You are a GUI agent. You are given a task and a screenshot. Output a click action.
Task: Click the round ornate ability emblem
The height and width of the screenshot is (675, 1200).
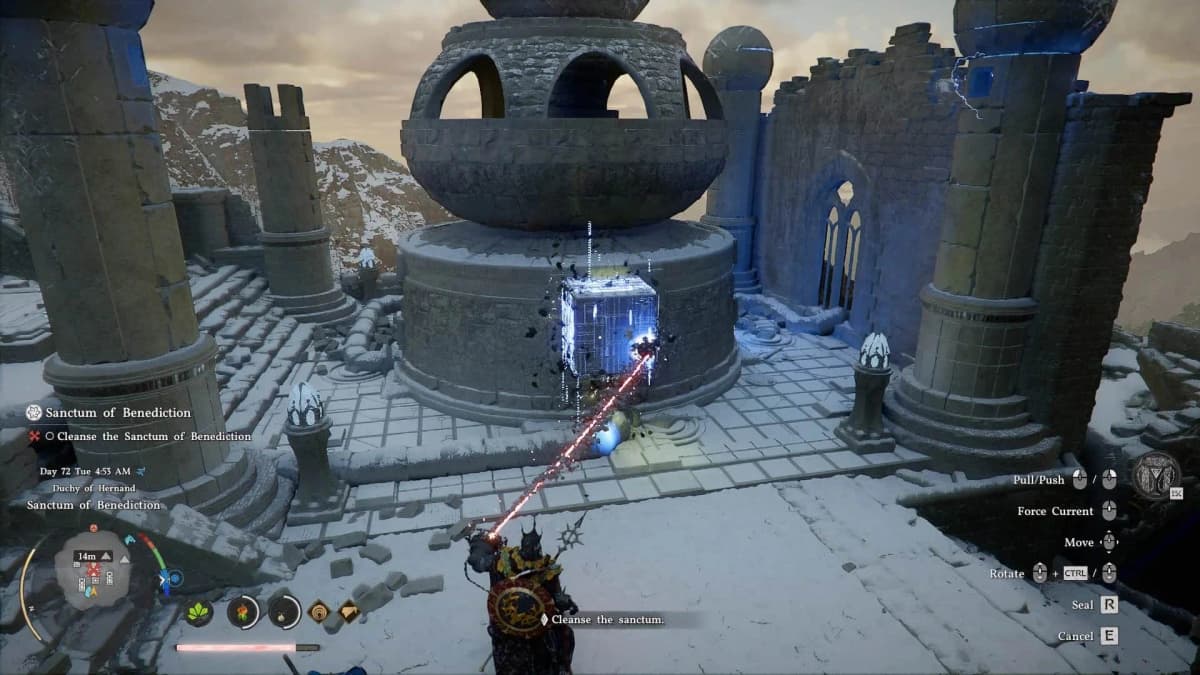point(1157,478)
